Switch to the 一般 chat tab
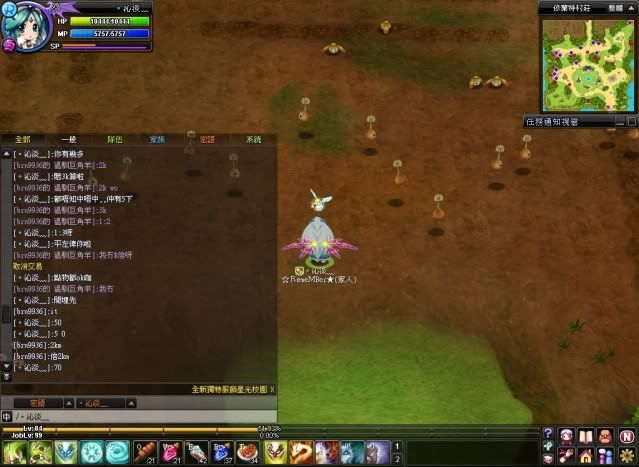The image size is (639, 467). 68,140
